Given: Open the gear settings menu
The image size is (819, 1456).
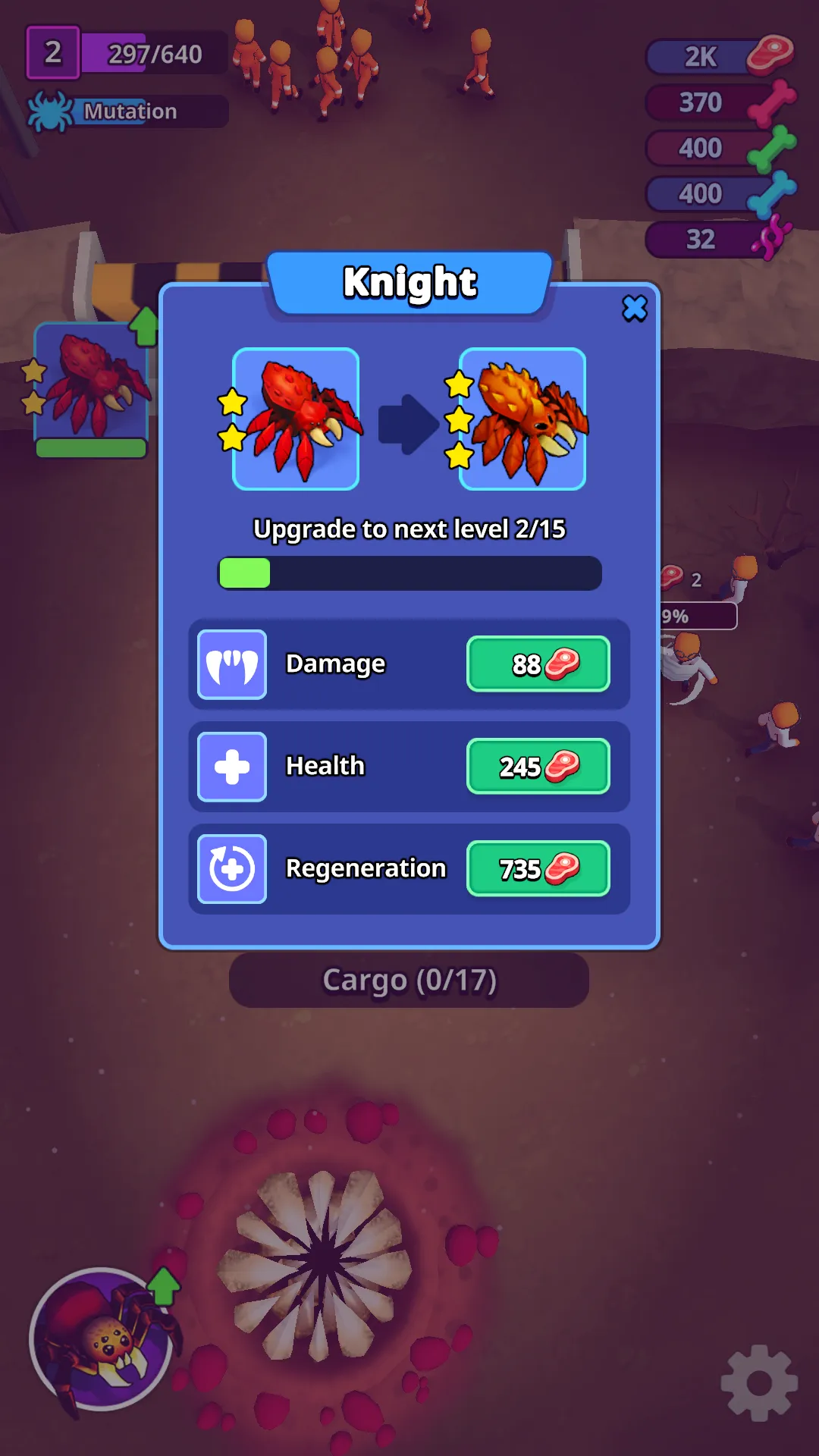Looking at the screenshot, I should click(758, 1382).
